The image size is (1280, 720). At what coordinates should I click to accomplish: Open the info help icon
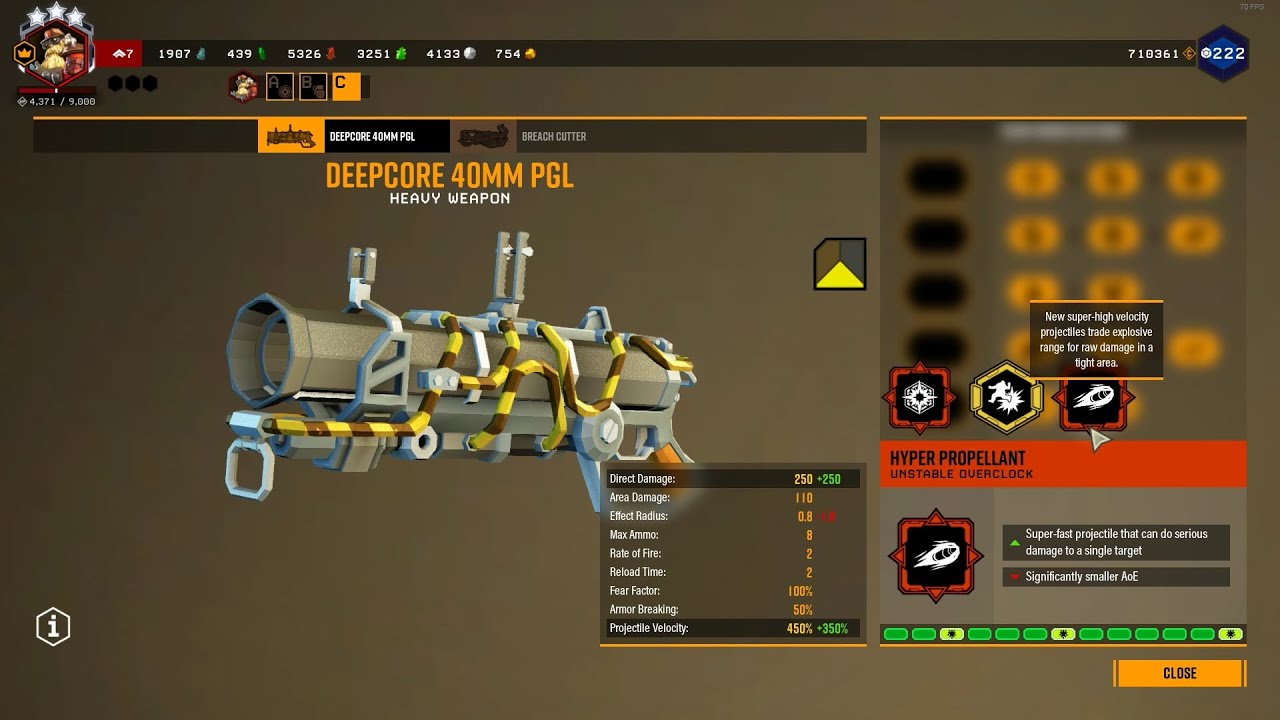[x=53, y=627]
